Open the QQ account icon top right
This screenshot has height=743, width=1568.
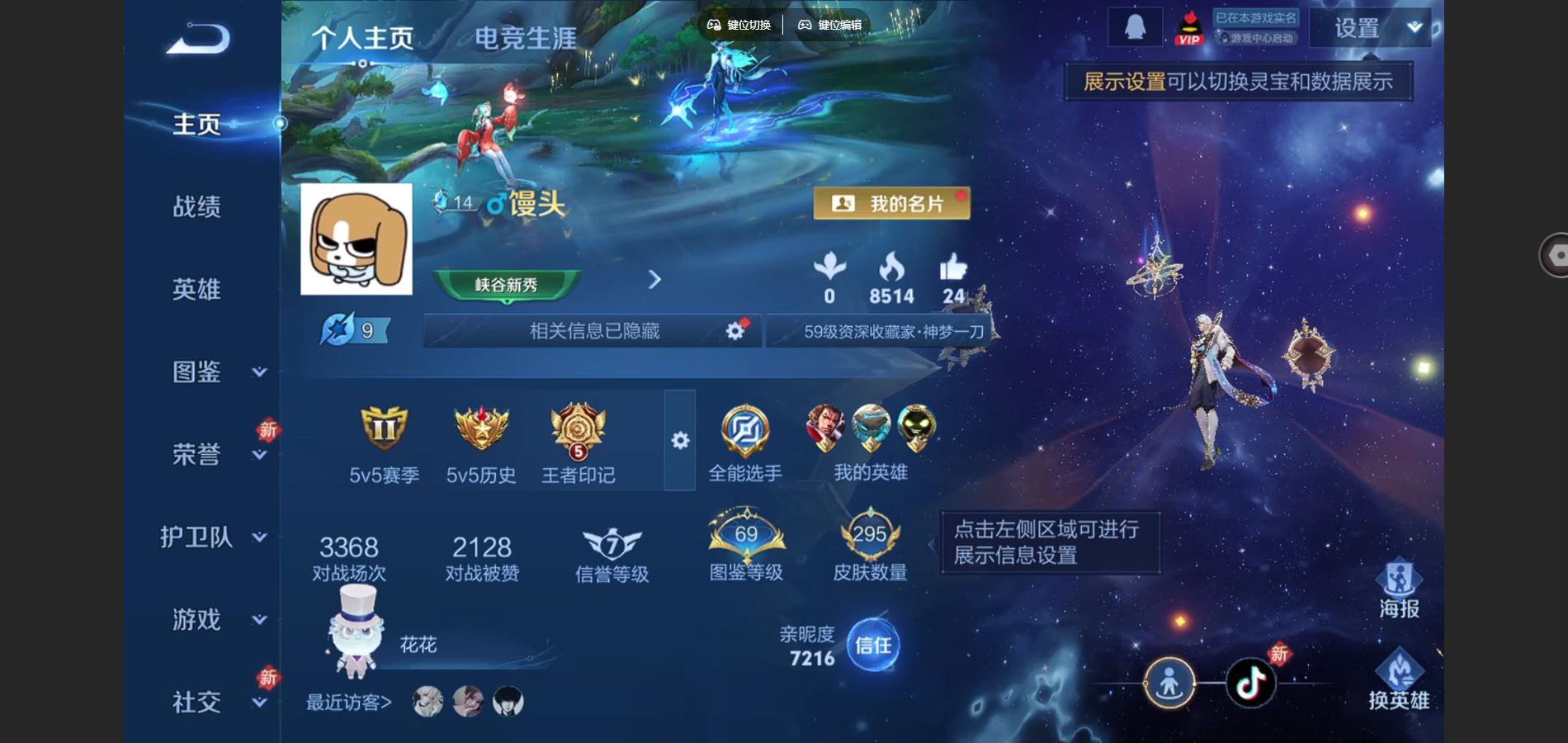1134,25
